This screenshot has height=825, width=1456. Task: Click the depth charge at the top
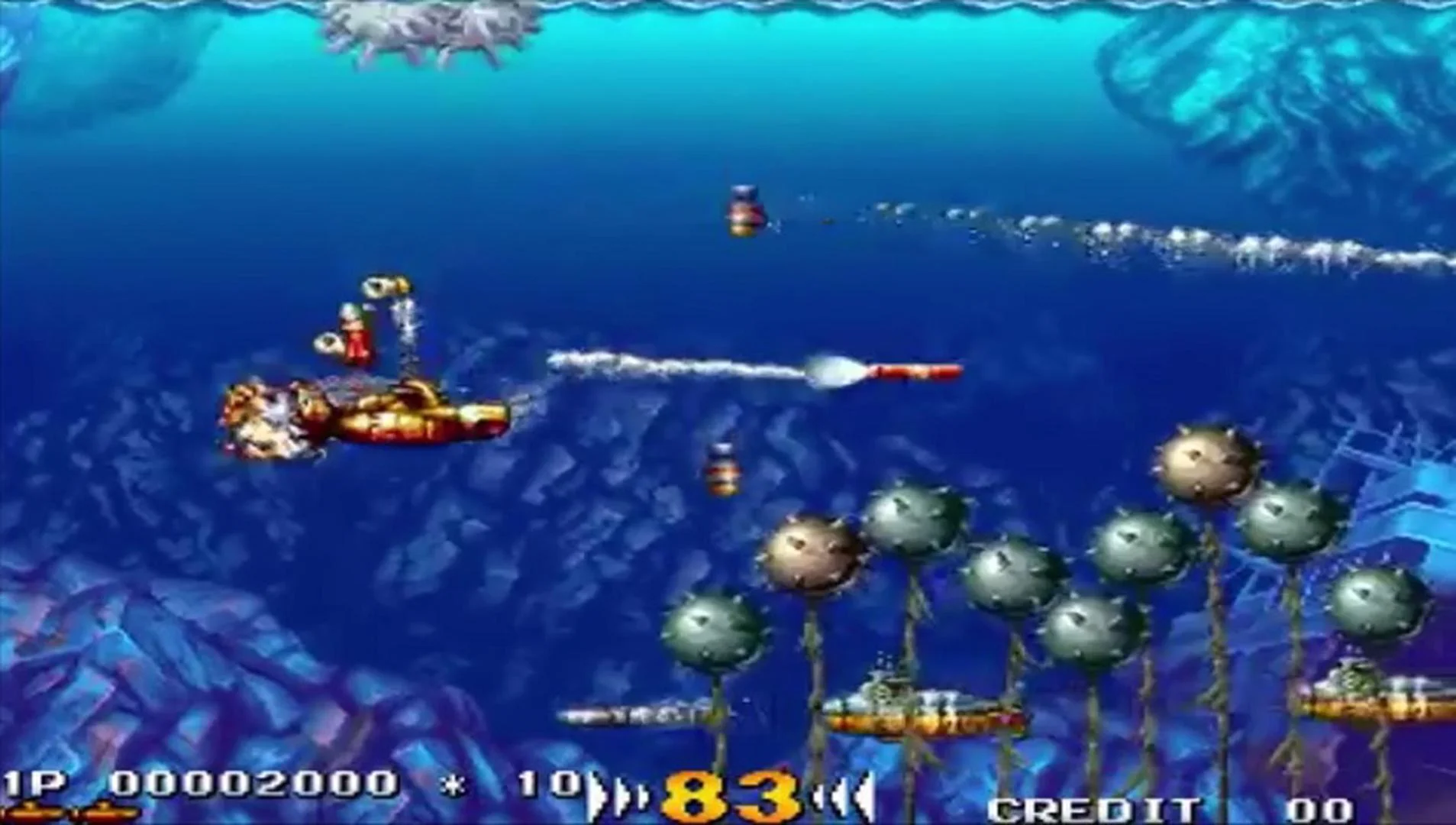click(x=744, y=212)
